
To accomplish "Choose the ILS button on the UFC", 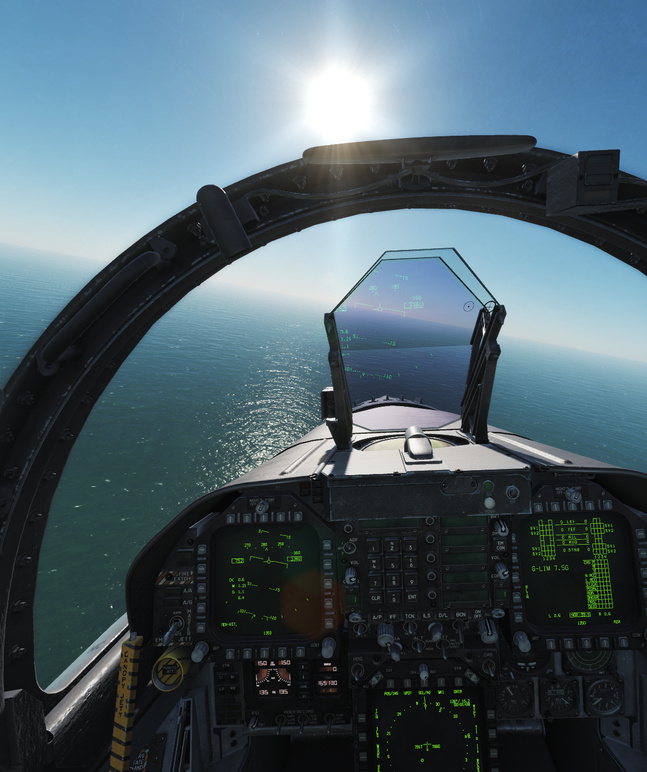I will [426, 617].
